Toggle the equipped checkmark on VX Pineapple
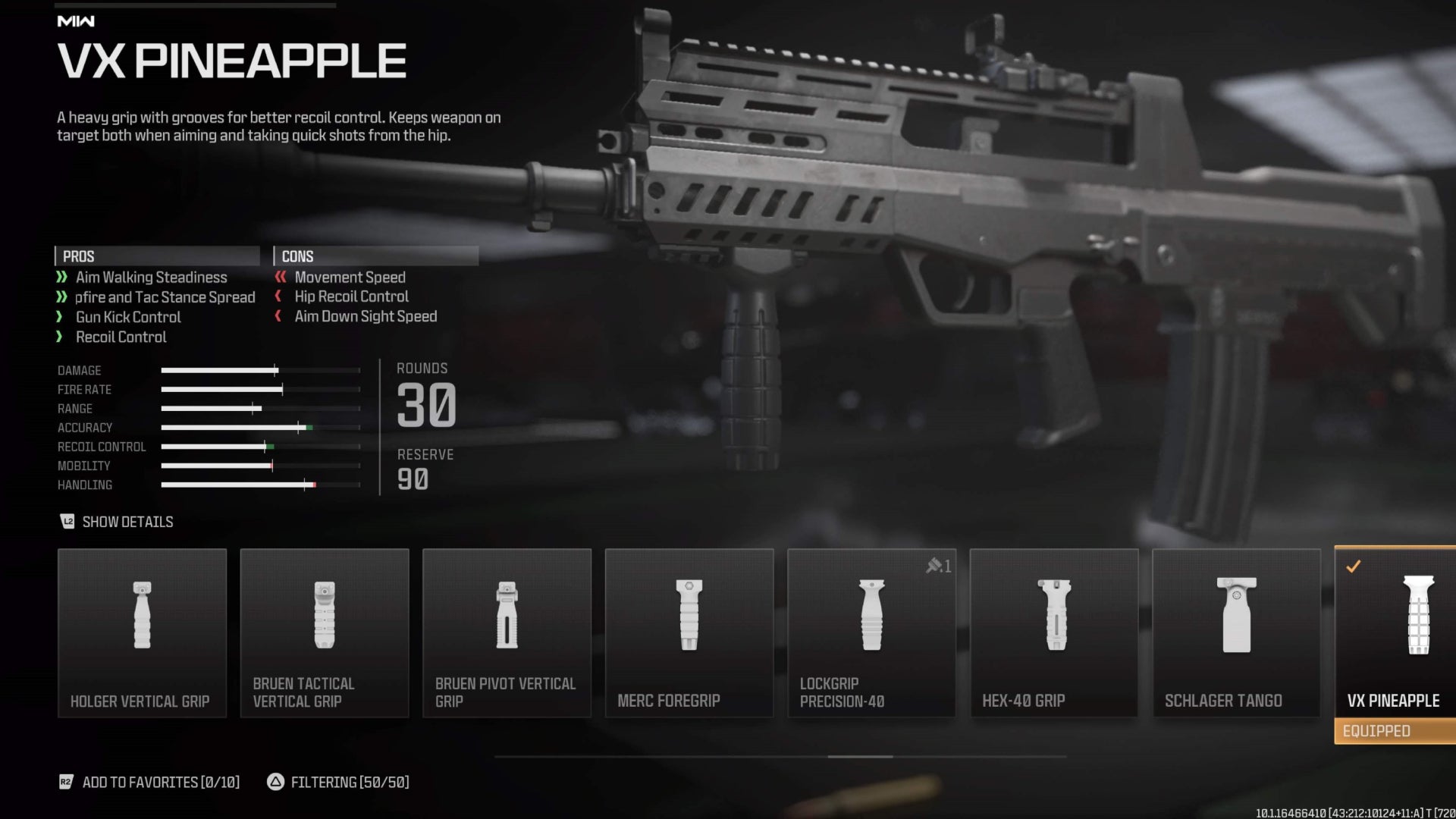 pos(1354,565)
